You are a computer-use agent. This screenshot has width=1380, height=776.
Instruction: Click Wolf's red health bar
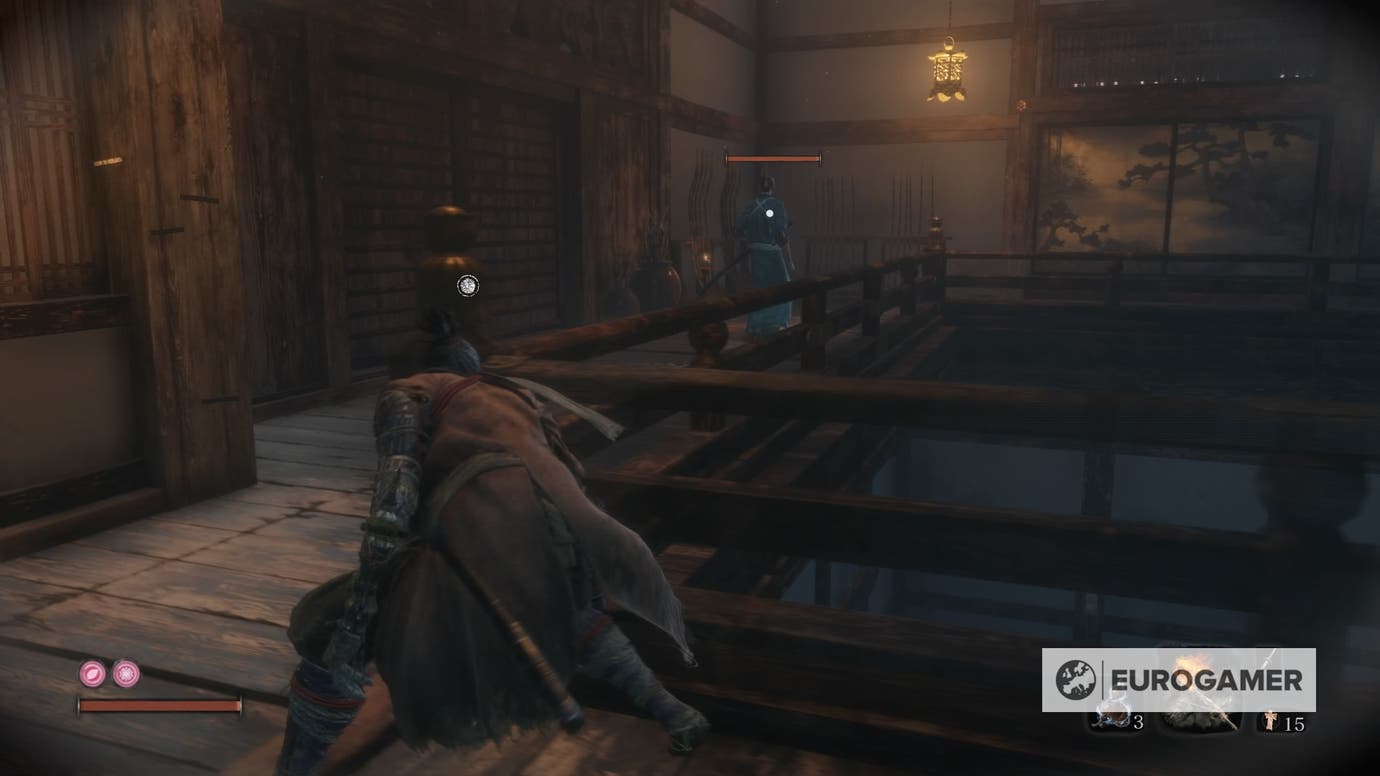point(160,704)
